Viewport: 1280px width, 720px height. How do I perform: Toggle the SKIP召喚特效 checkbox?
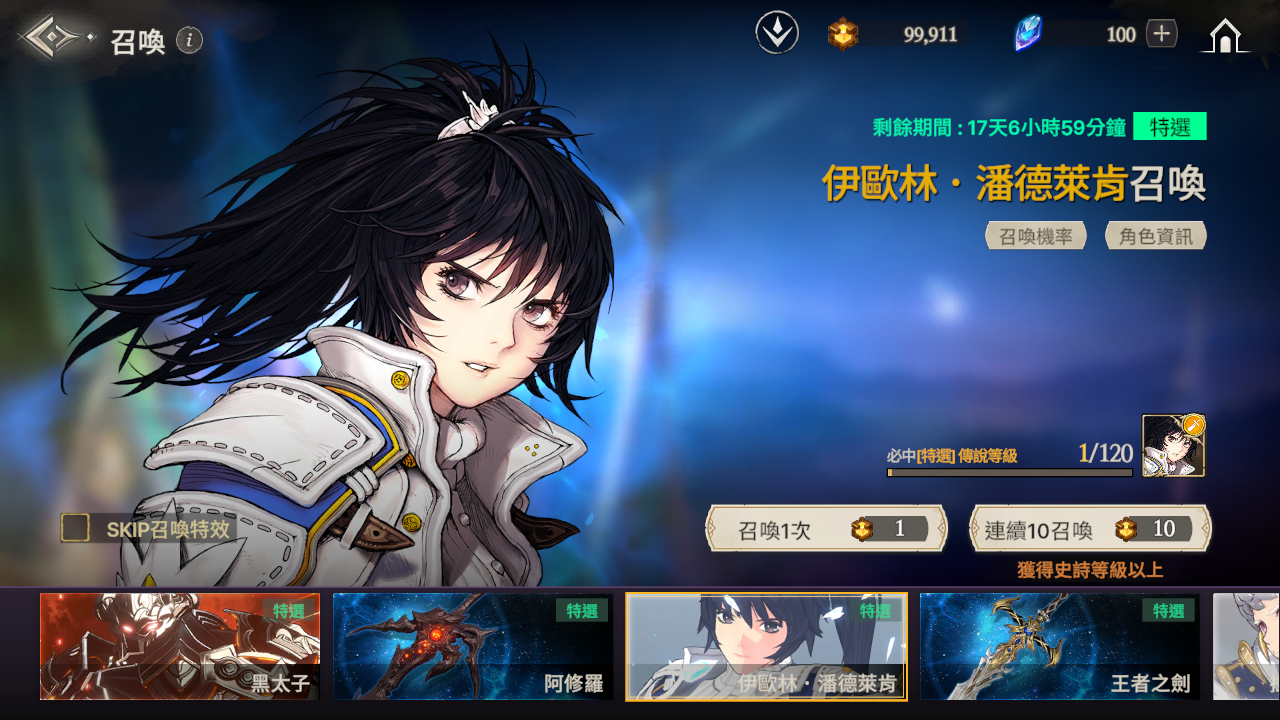(x=76, y=528)
